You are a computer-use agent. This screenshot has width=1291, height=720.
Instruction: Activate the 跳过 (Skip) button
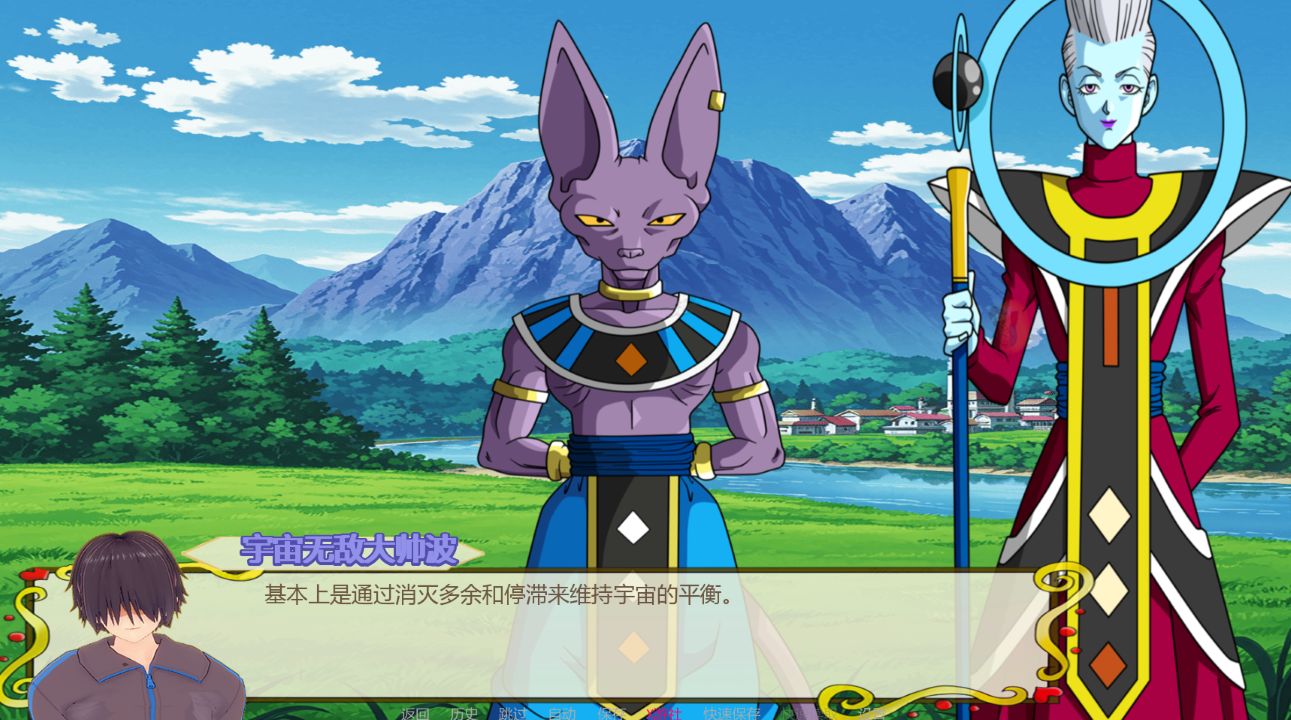pyautogui.click(x=512, y=713)
